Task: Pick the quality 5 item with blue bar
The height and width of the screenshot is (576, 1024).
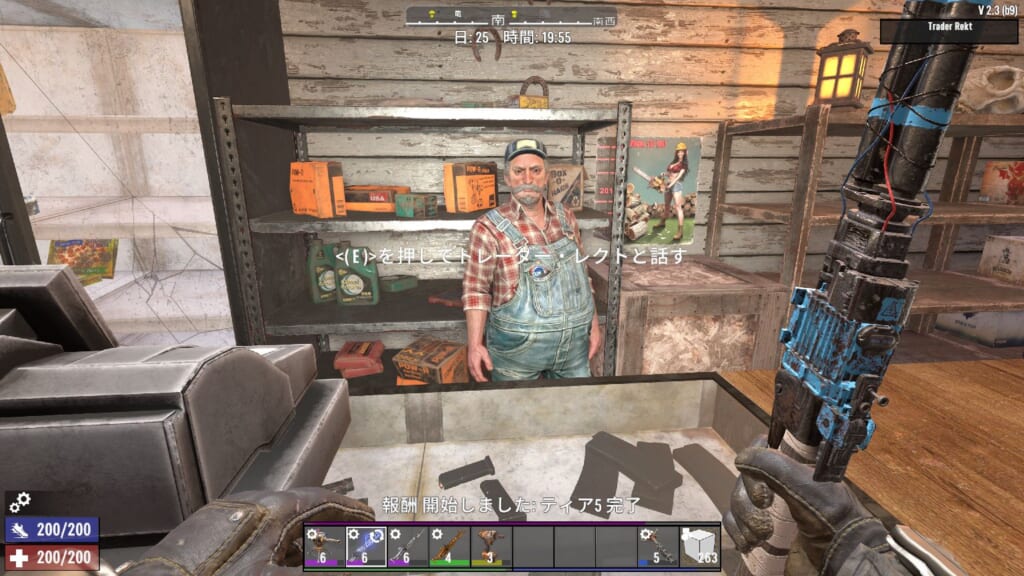Action: (x=657, y=546)
